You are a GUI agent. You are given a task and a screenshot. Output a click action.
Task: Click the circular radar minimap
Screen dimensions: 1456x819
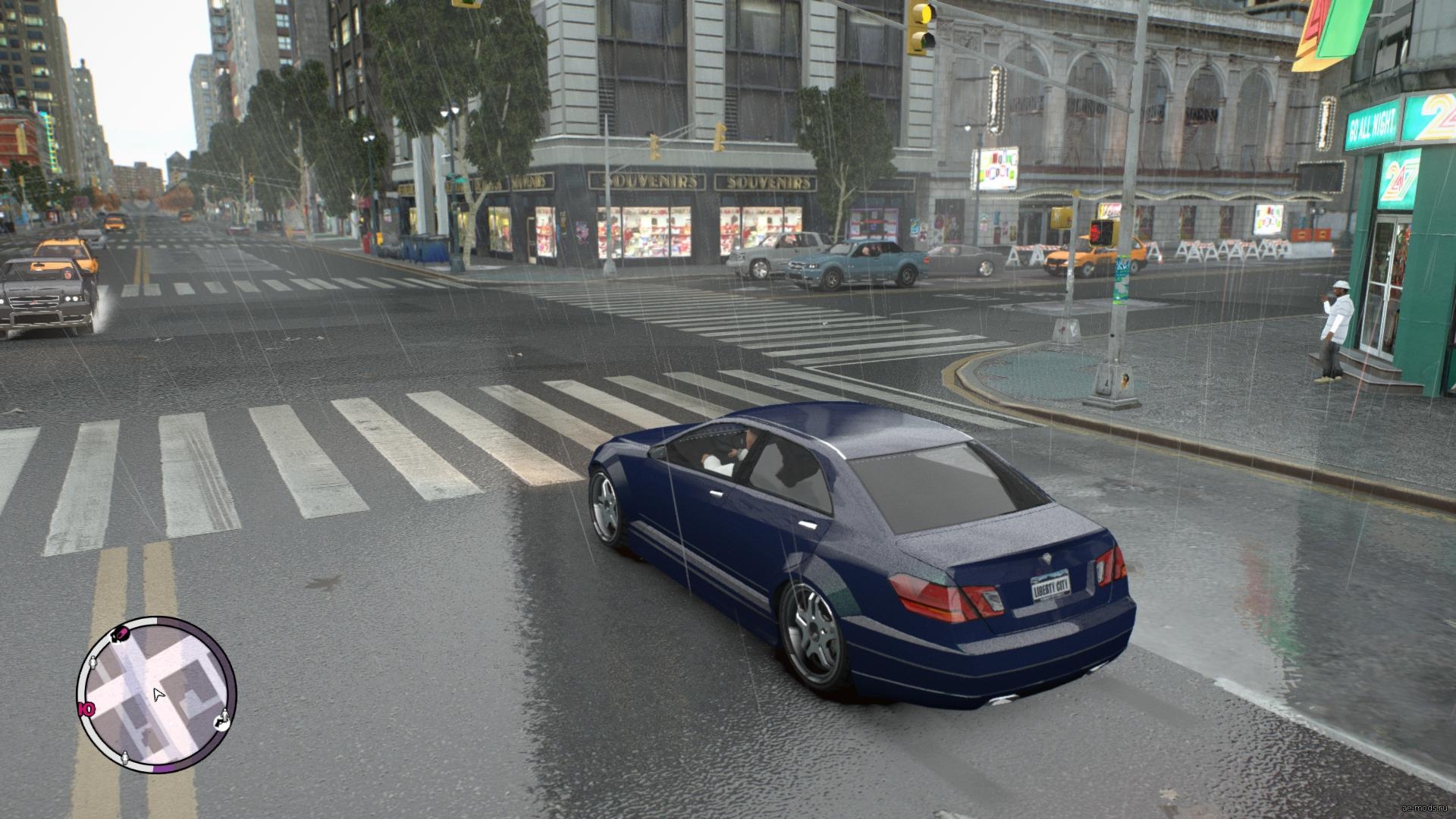(156, 695)
